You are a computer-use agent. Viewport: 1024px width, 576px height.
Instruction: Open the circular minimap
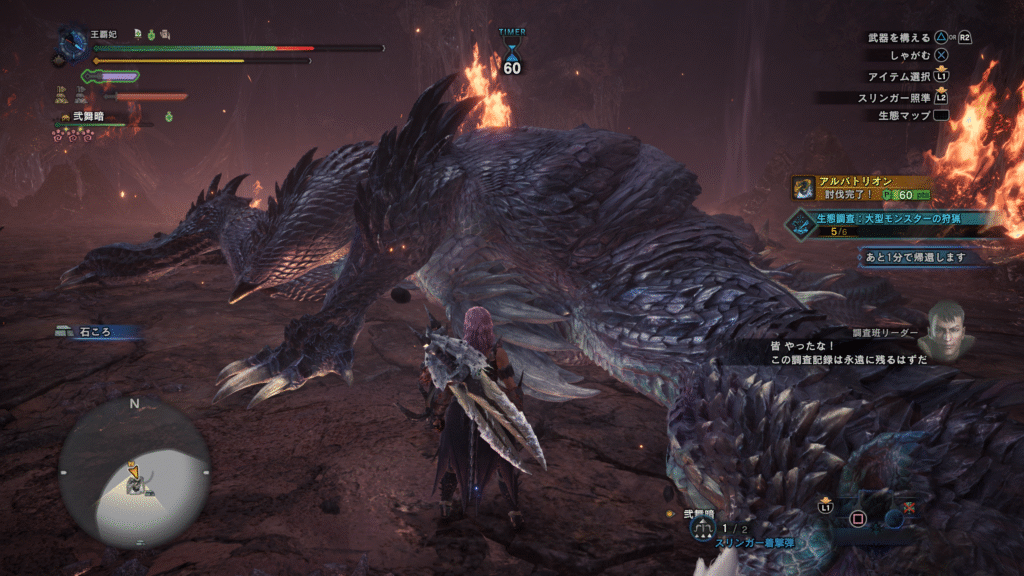(133, 471)
